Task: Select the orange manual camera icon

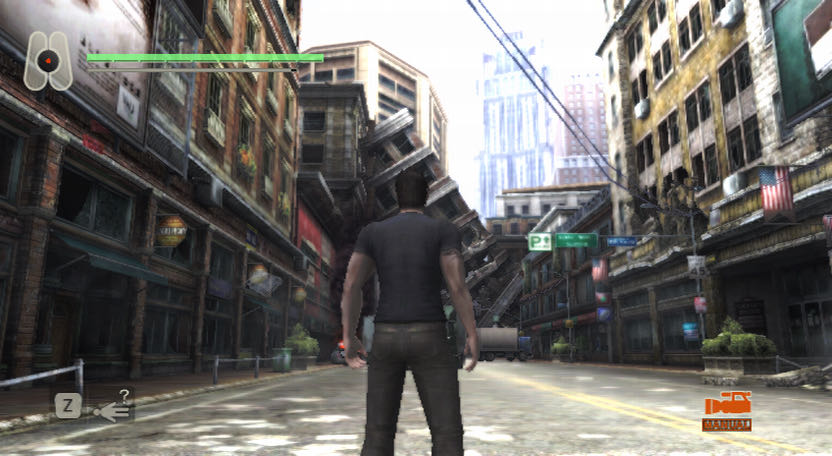Action: click(x=727, y=407)
